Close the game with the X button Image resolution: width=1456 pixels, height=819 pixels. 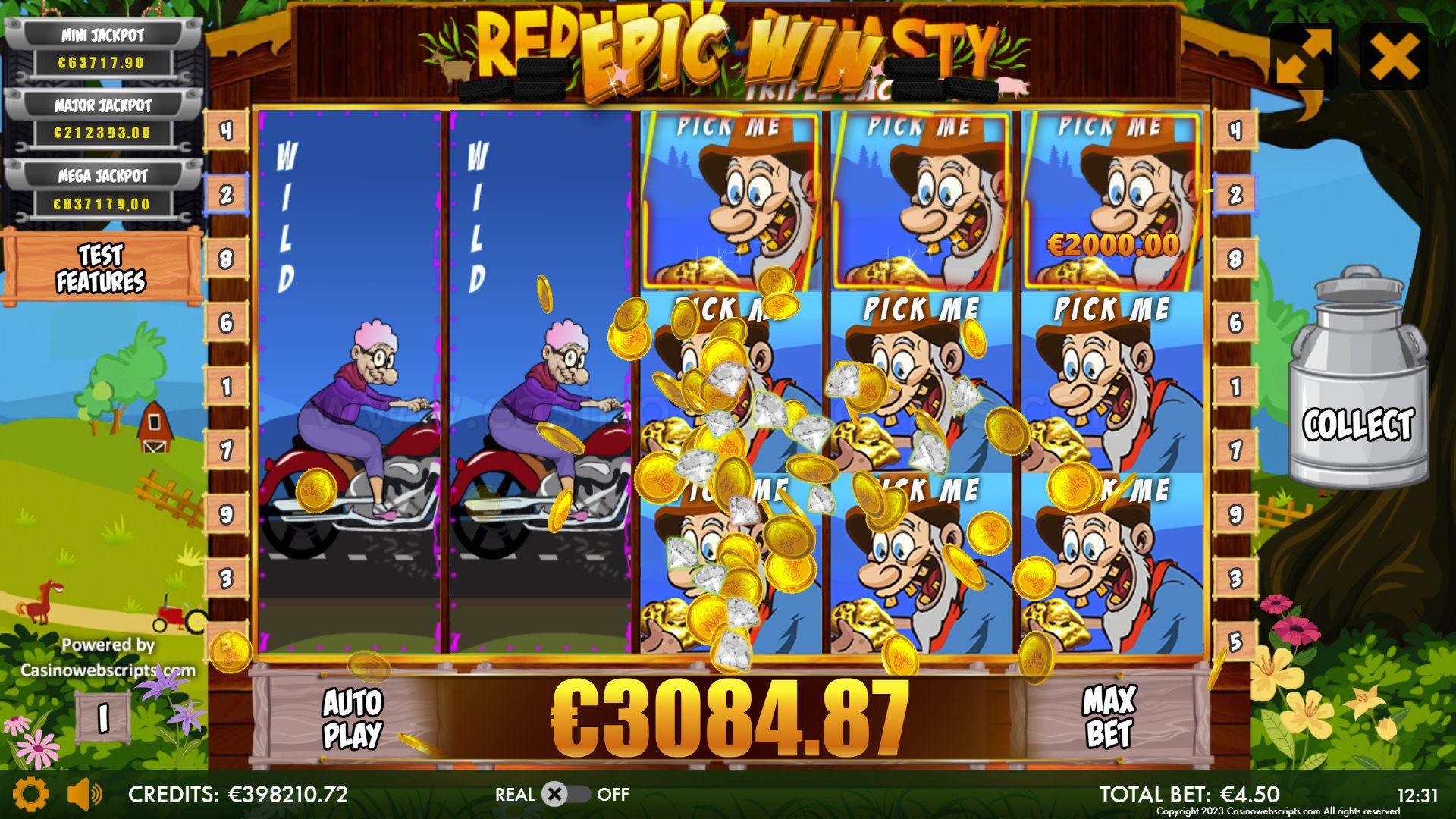click(x=1394, y=56)
